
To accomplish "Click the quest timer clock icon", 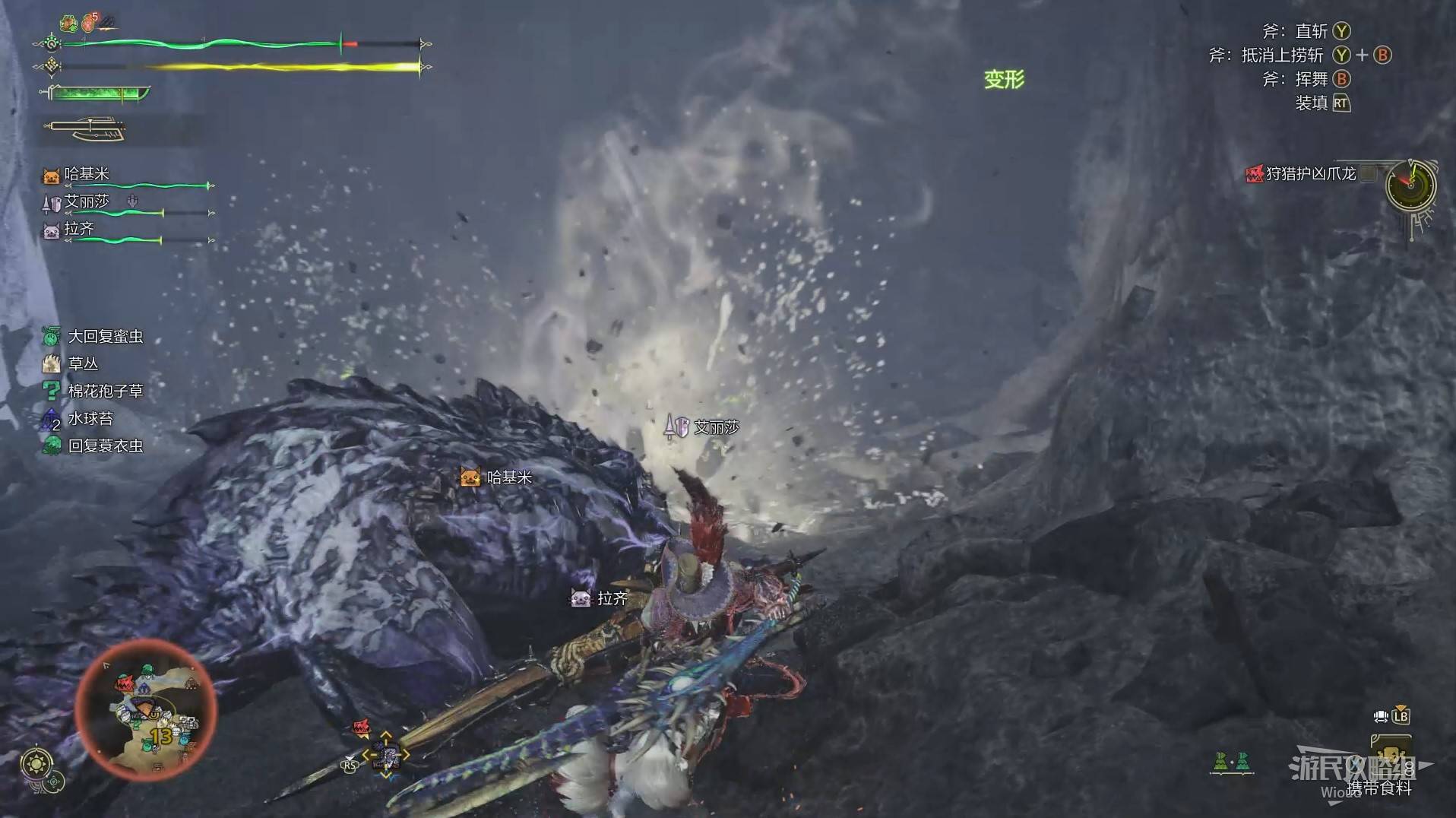I will pos(1410,185).
